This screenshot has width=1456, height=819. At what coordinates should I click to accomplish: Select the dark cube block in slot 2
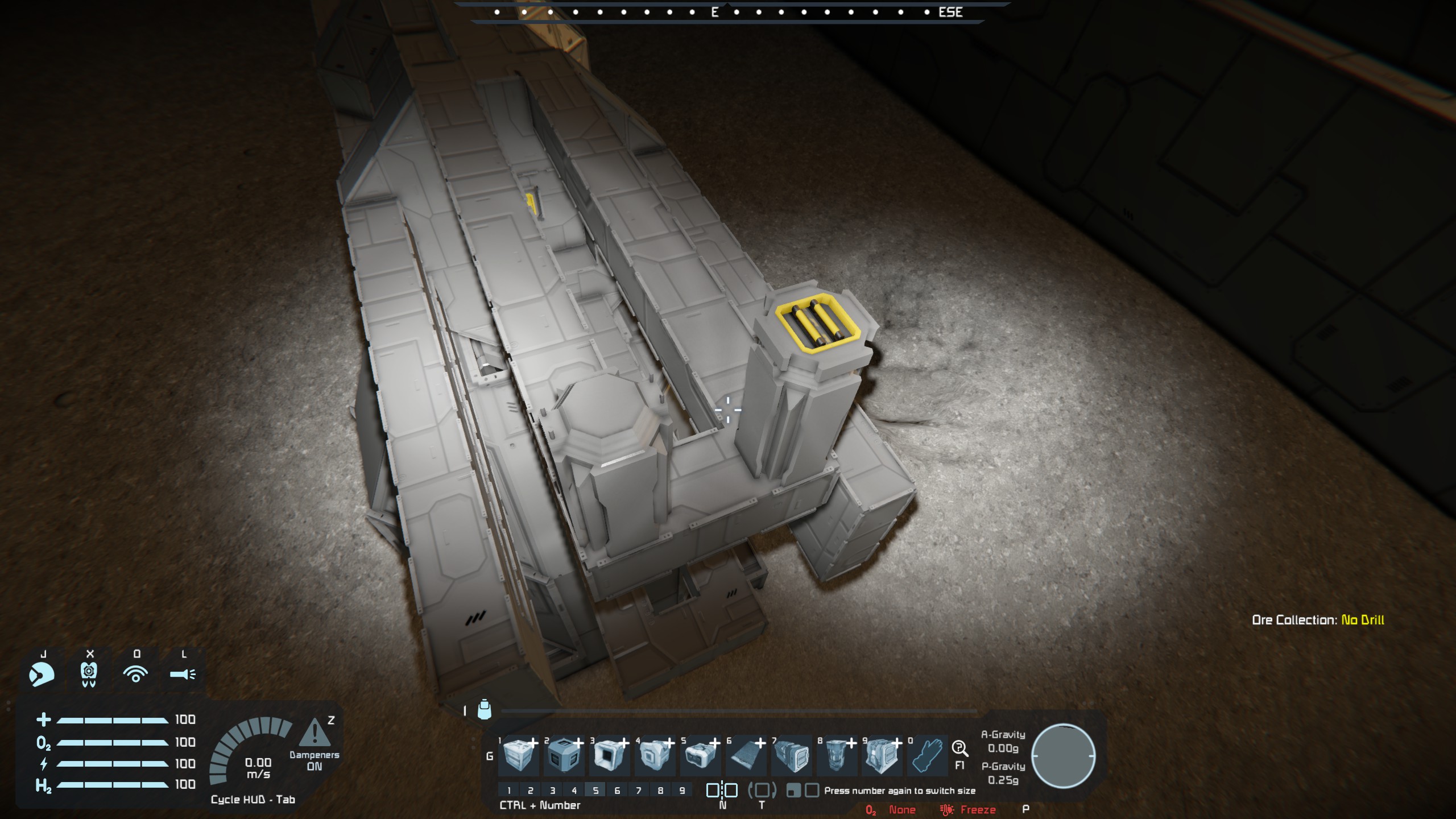point(564,755)
